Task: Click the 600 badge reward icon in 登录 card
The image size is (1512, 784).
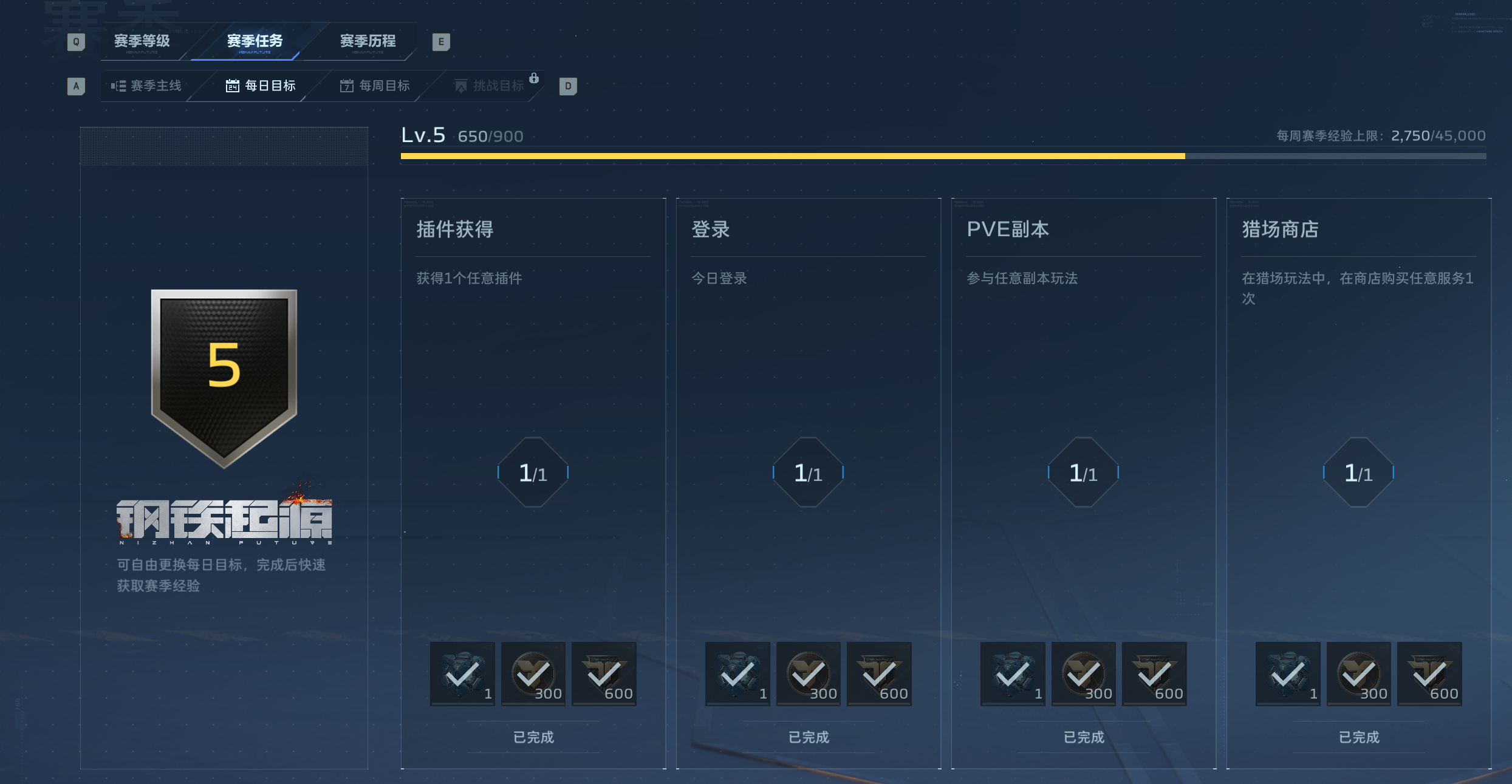Action: 878,673
